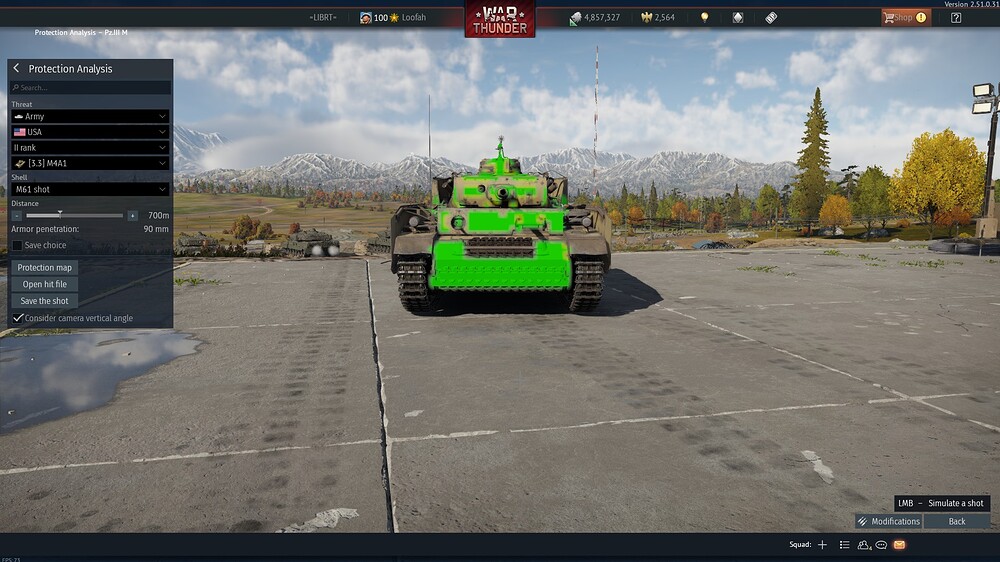Click the back arrow beside Protection Analysis
The image size is (1000, 562).
pyautogui.click(x=17, y=68)
